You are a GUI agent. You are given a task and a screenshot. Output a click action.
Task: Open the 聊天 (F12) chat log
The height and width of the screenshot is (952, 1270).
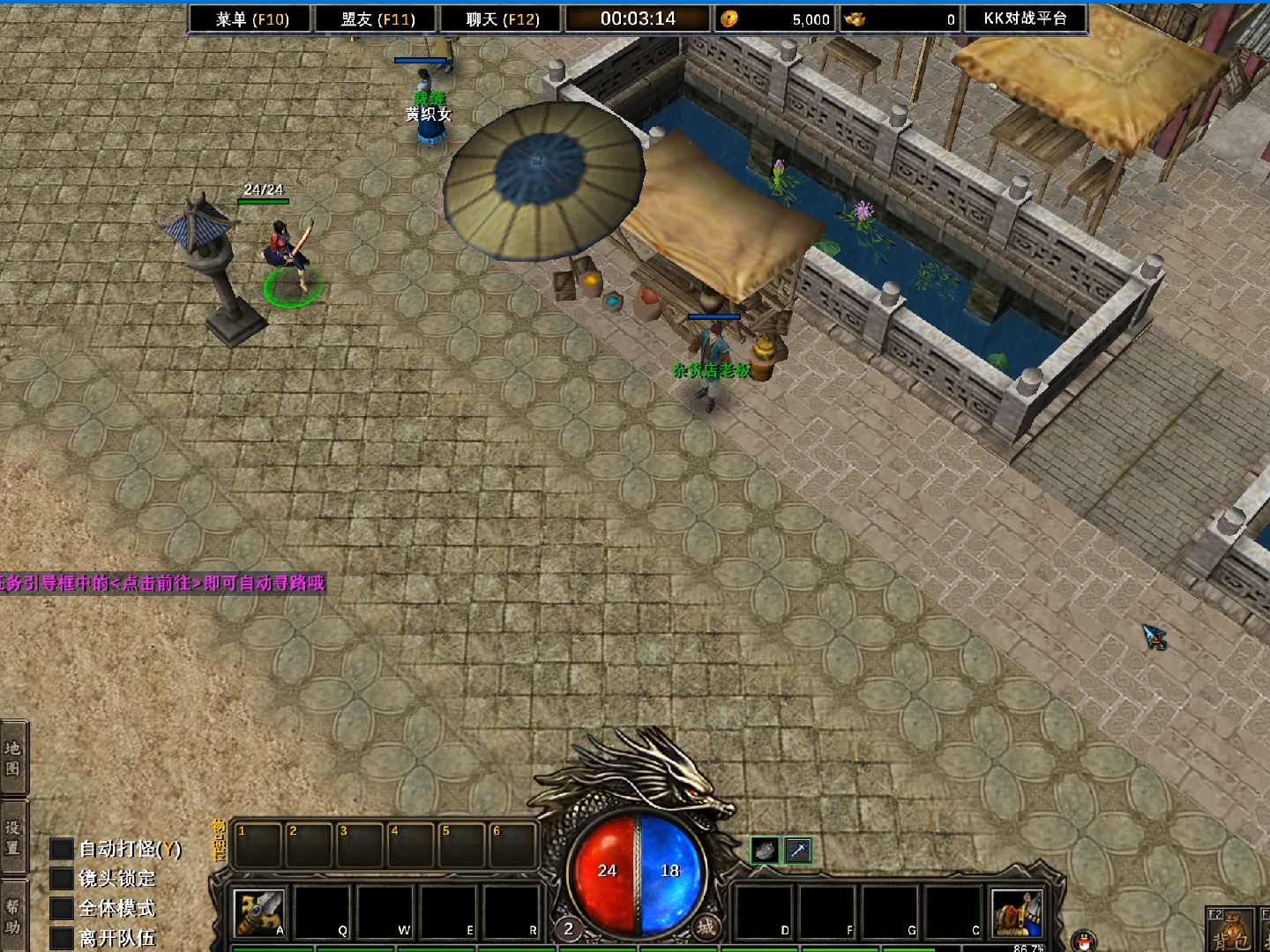pos(502,19)
